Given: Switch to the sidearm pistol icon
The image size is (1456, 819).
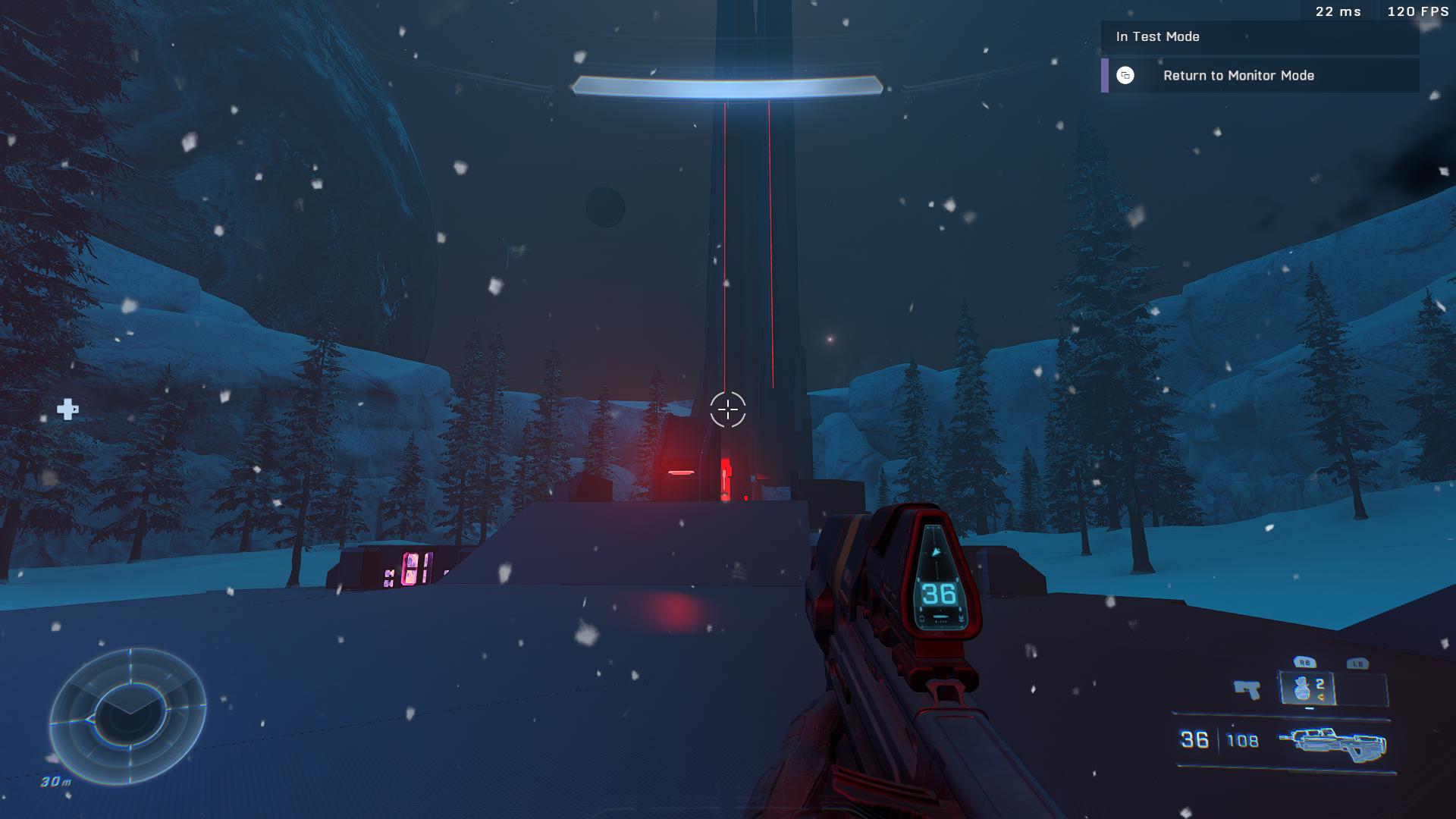Looking at the screenshot, I should coord(1247,689).
